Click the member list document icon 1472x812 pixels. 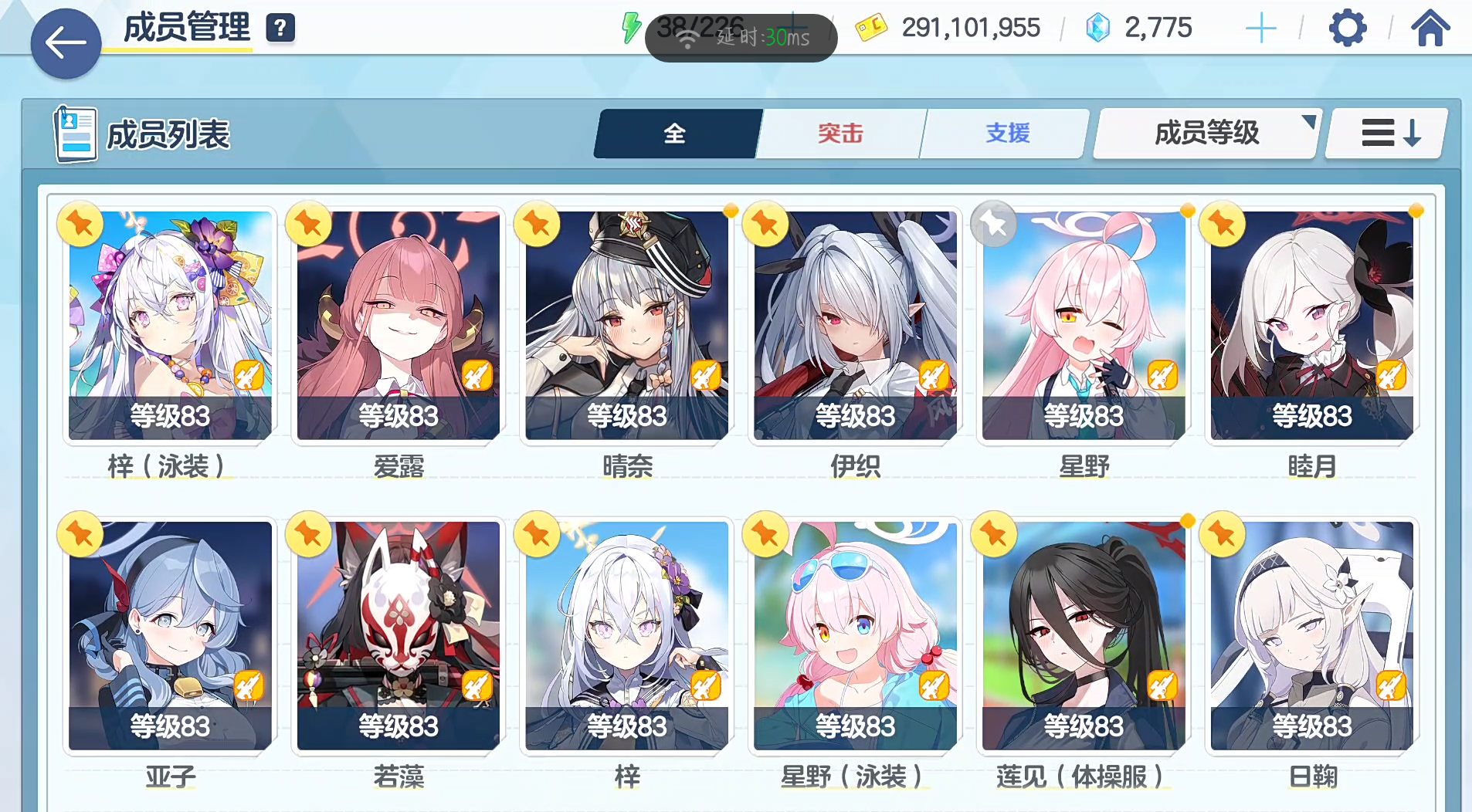75,133
